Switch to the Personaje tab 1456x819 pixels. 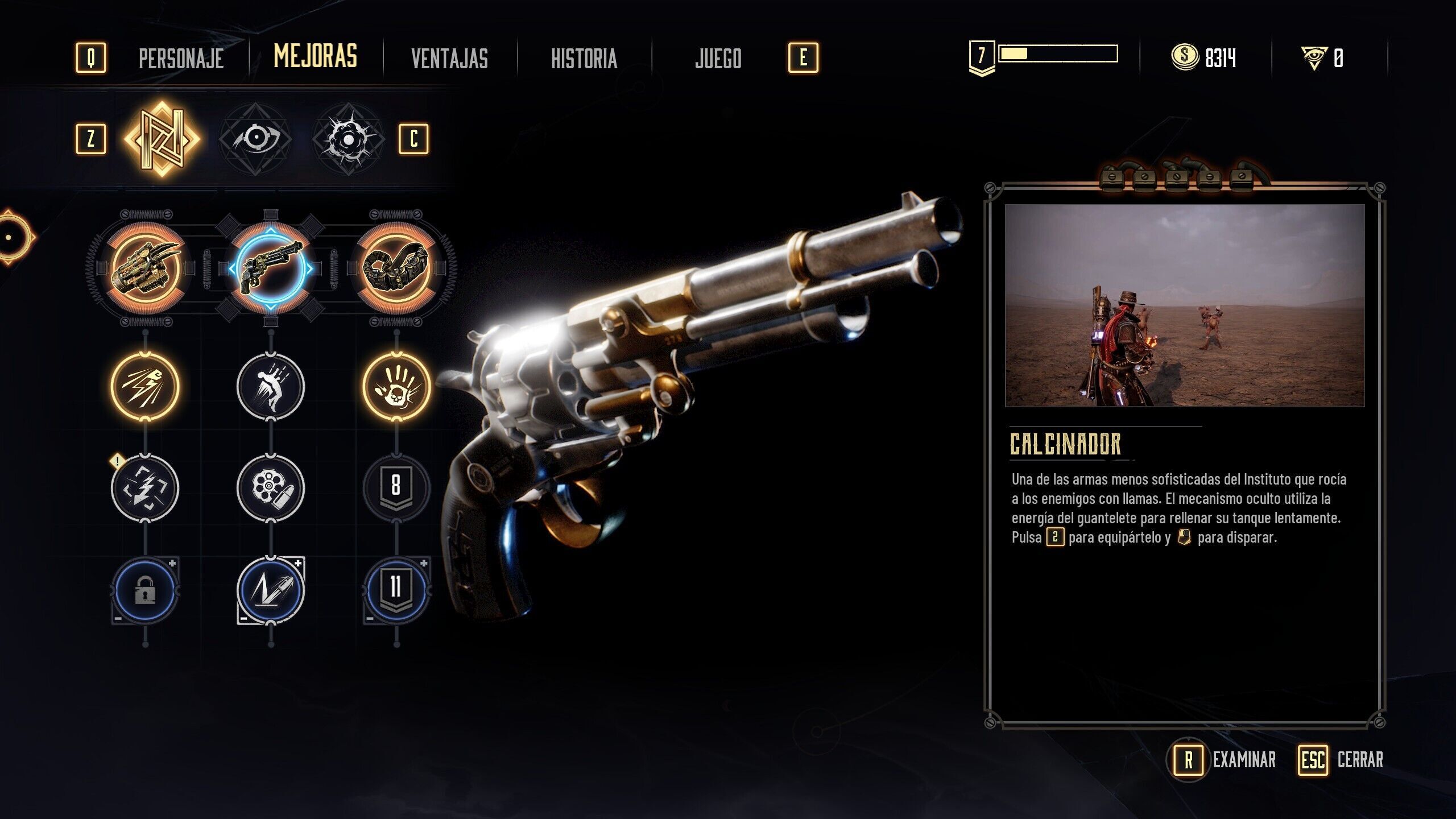181,58
